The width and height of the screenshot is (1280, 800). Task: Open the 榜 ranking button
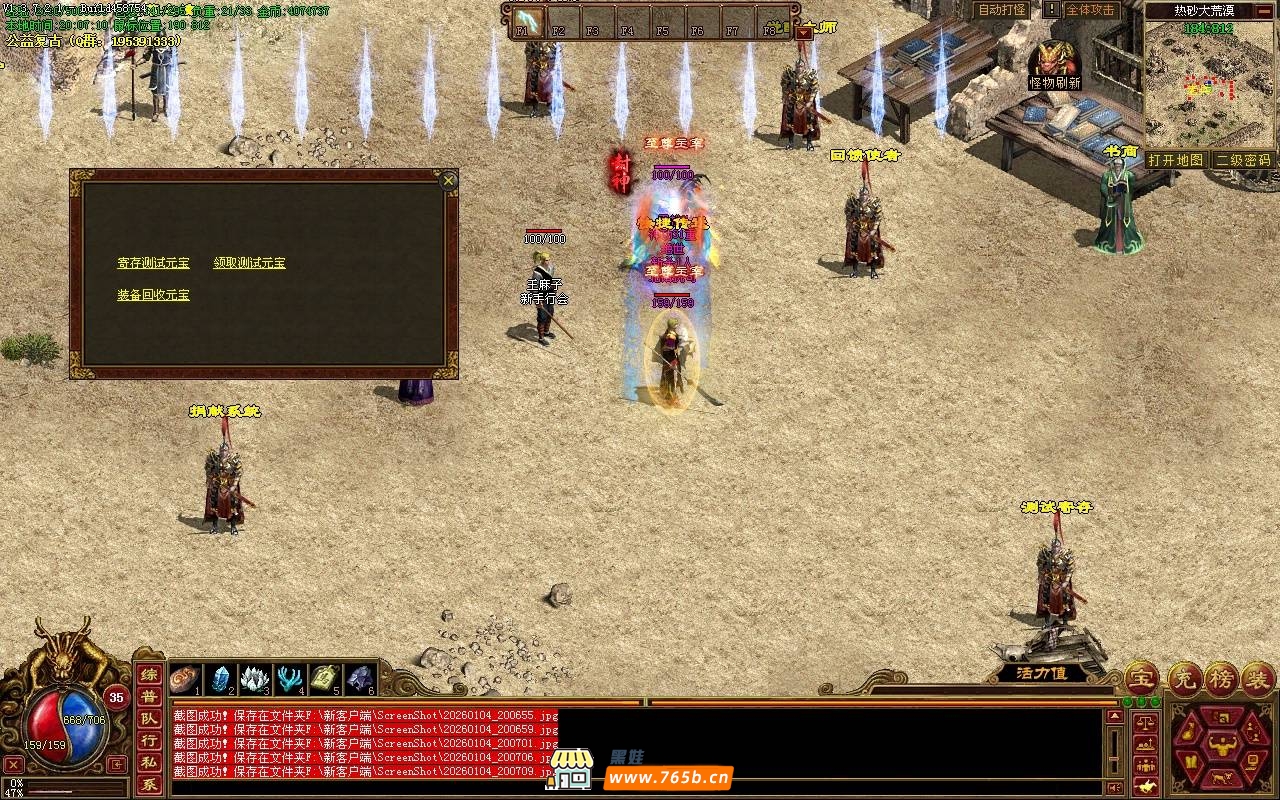pos(1221,678)
